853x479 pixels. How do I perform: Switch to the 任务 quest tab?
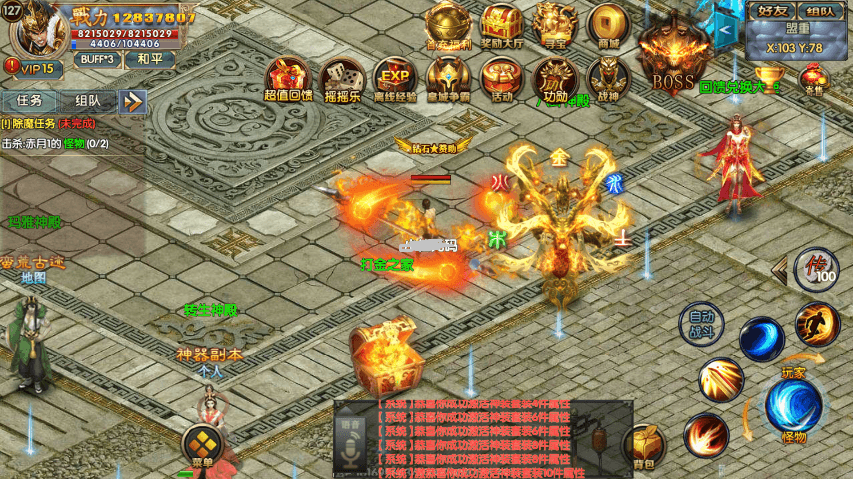pos(29,100)
